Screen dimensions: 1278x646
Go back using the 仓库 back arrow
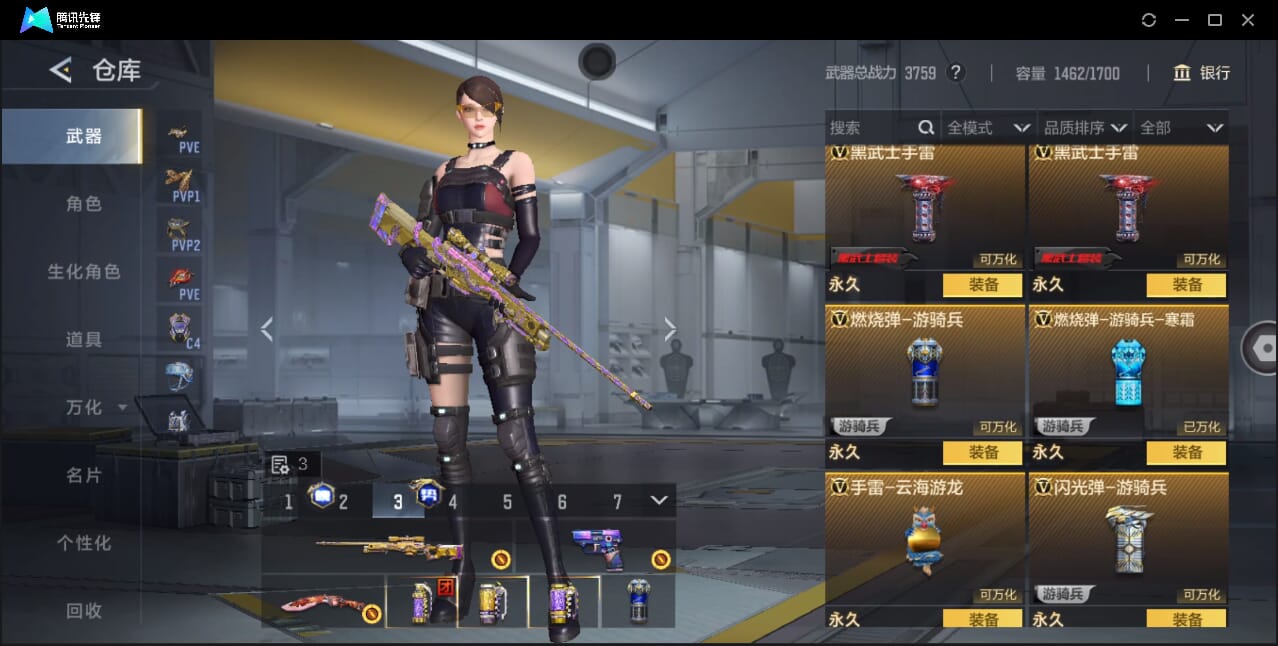[x=61, y=70]
